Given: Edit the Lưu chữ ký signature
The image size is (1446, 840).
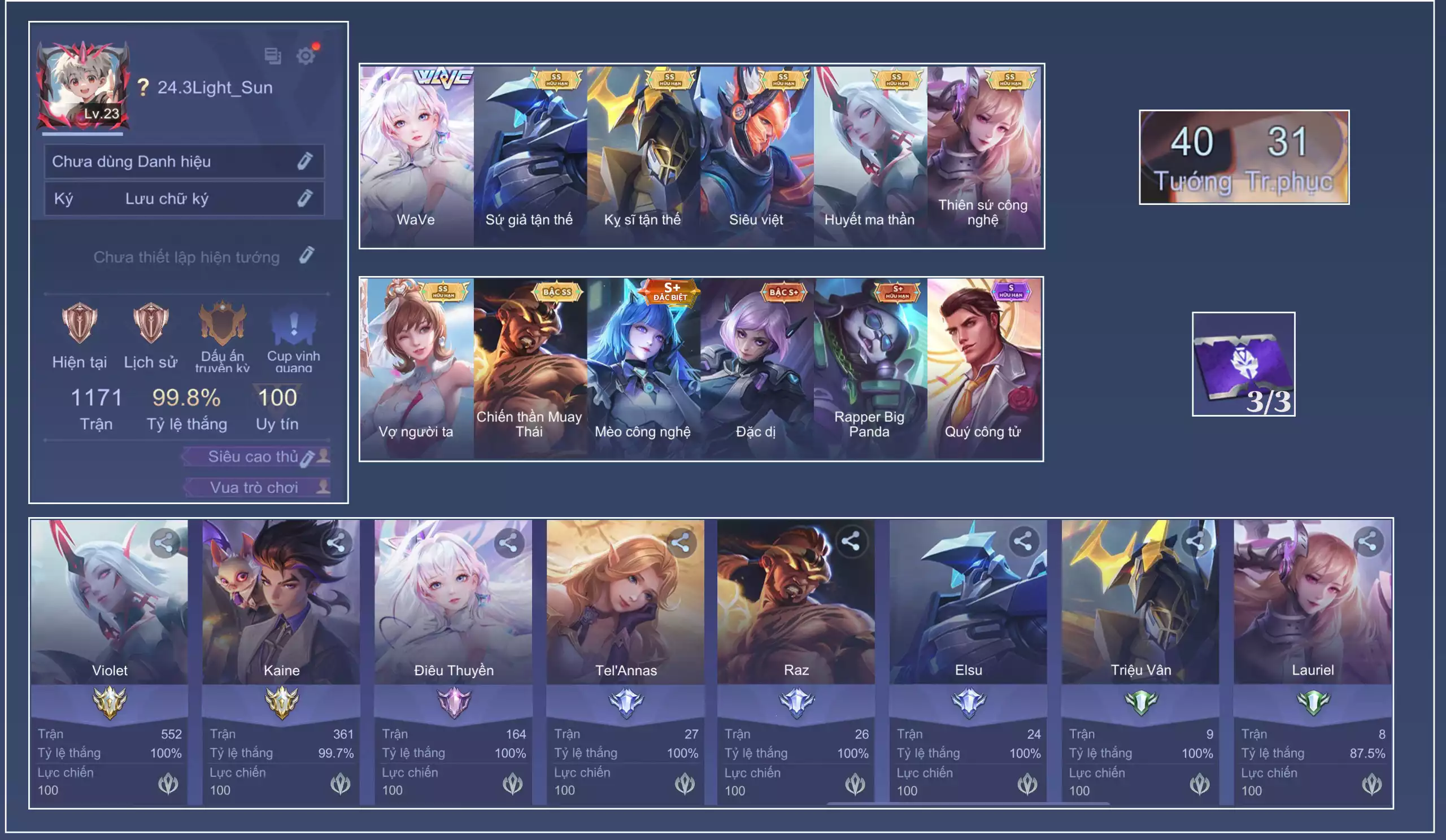Looking at the screenshot, I should (x=304, y=198).
